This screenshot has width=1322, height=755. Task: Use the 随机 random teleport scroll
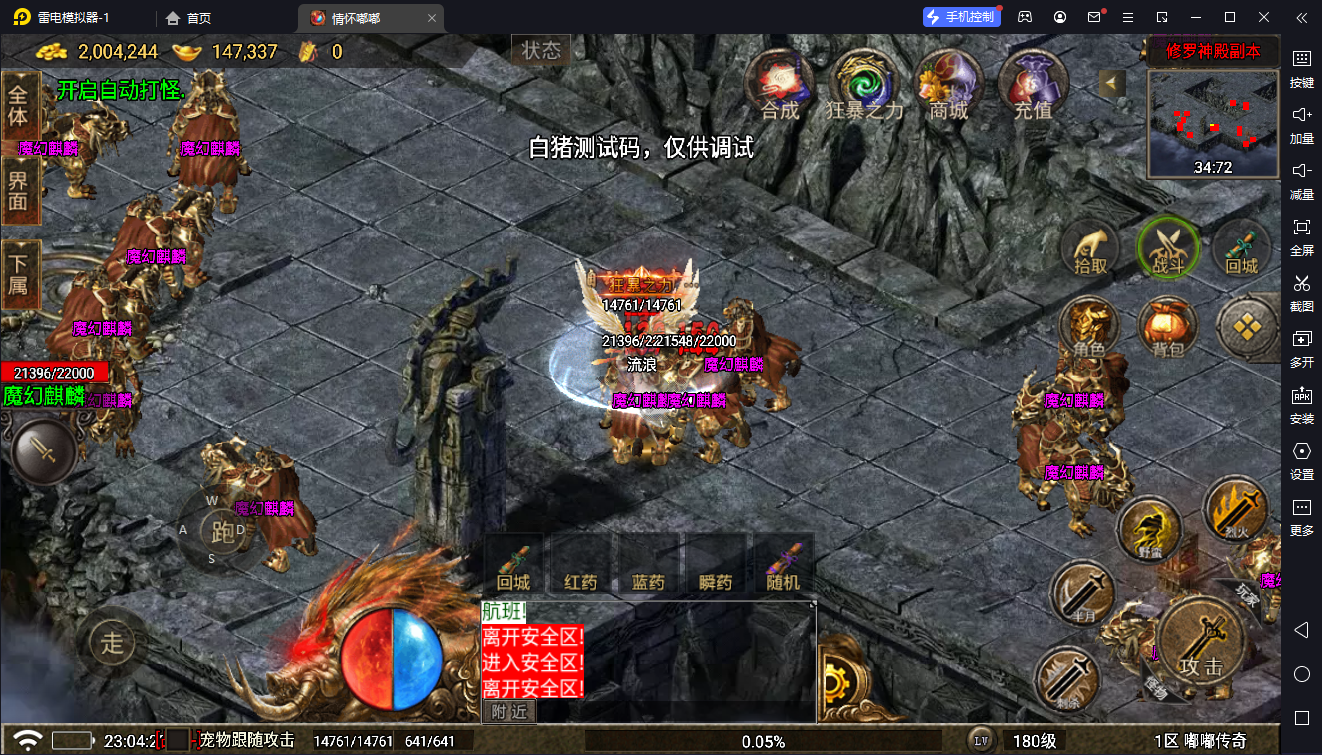[x=783, y=566]
